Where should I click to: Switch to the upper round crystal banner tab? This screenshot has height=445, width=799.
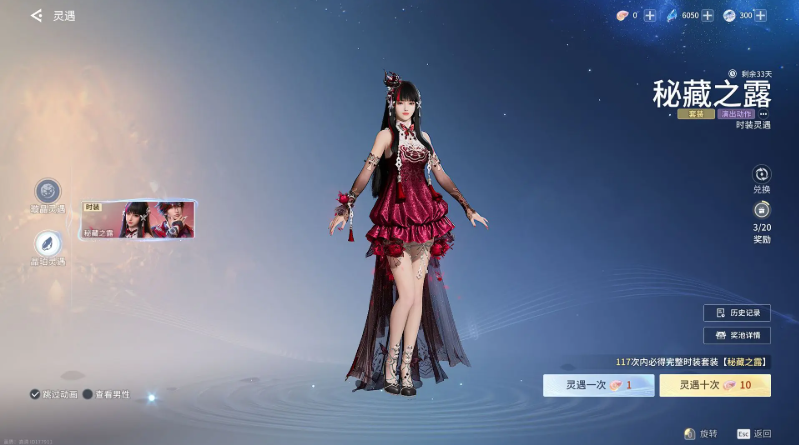tap(47, 191)
